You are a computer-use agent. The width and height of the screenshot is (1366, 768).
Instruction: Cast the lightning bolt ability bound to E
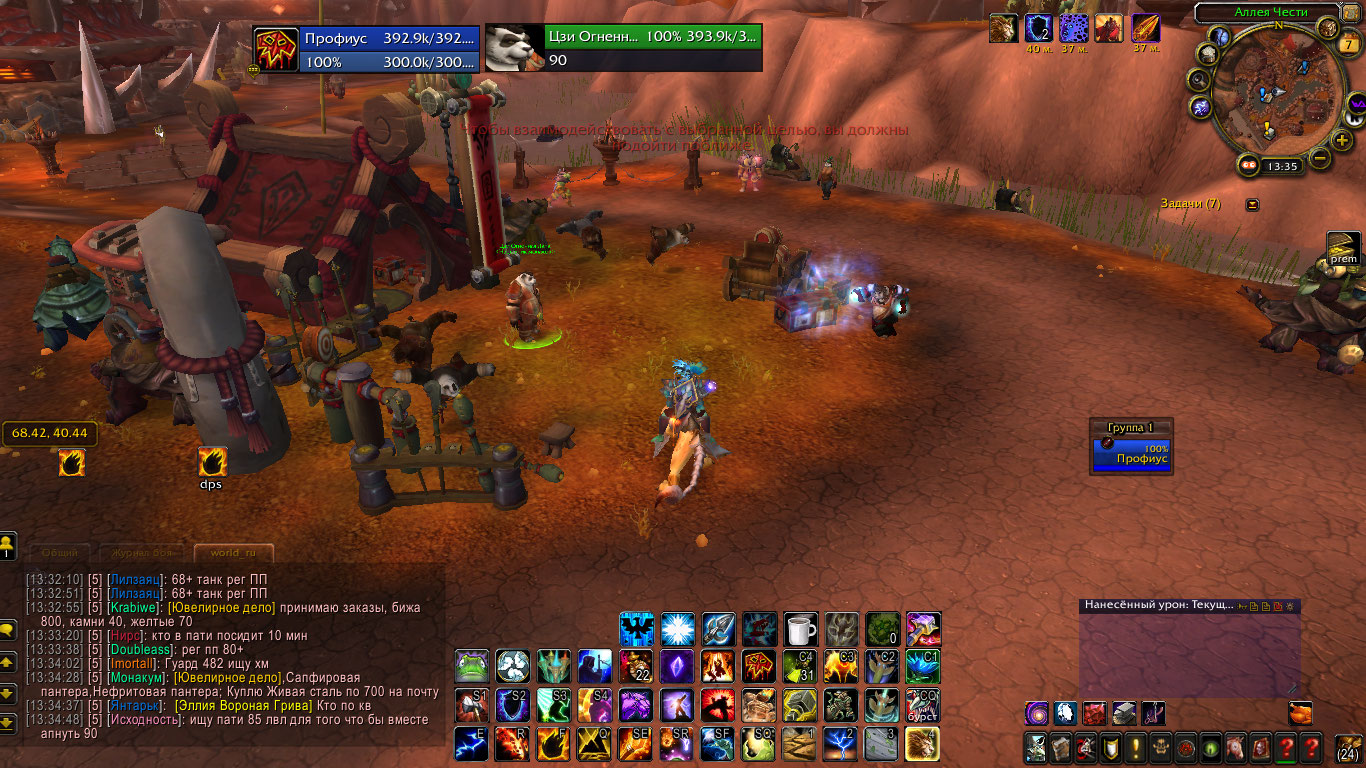[x=472, y=744]
